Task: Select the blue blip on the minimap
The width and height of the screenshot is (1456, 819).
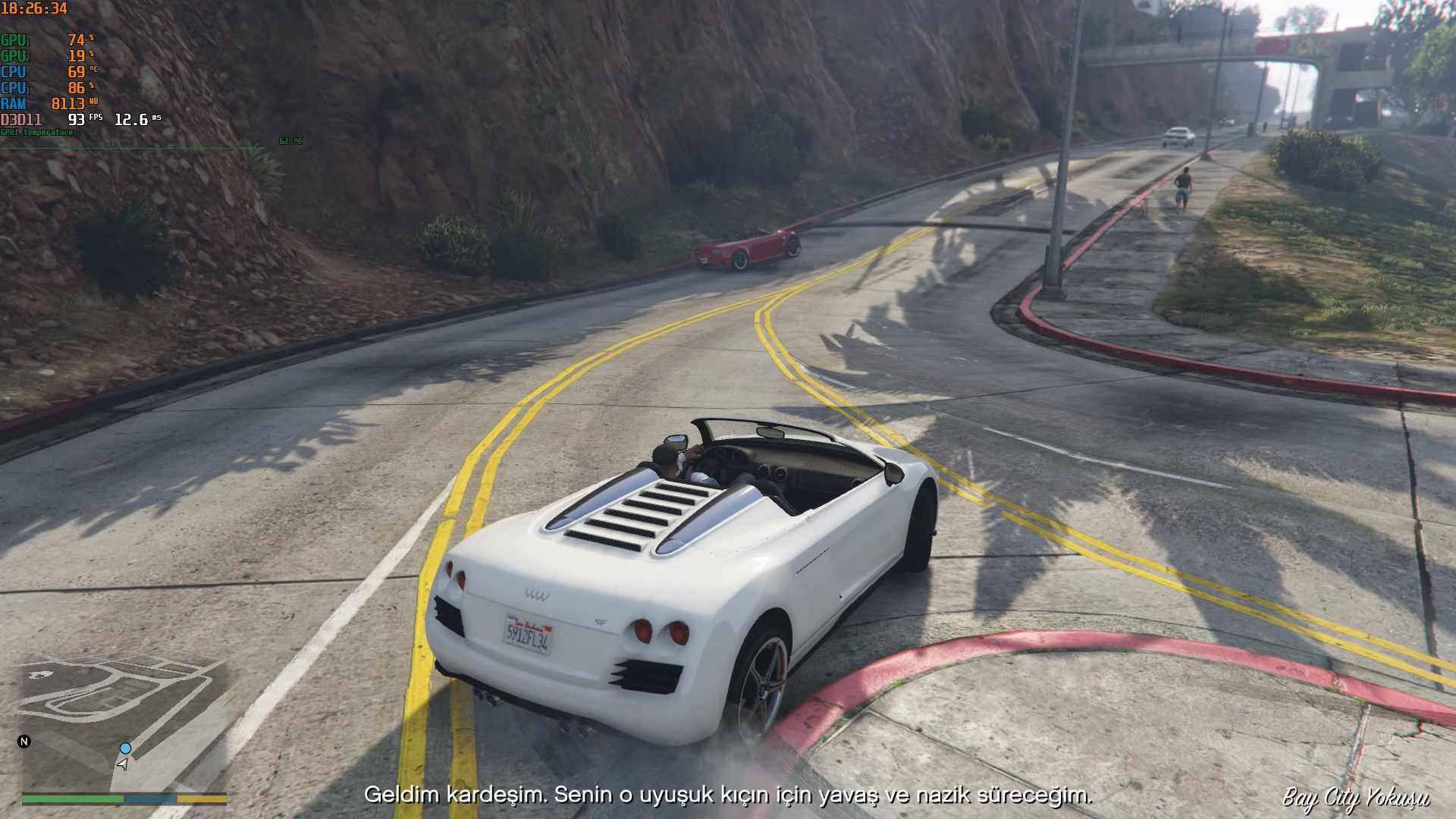Action: [126, 748]
